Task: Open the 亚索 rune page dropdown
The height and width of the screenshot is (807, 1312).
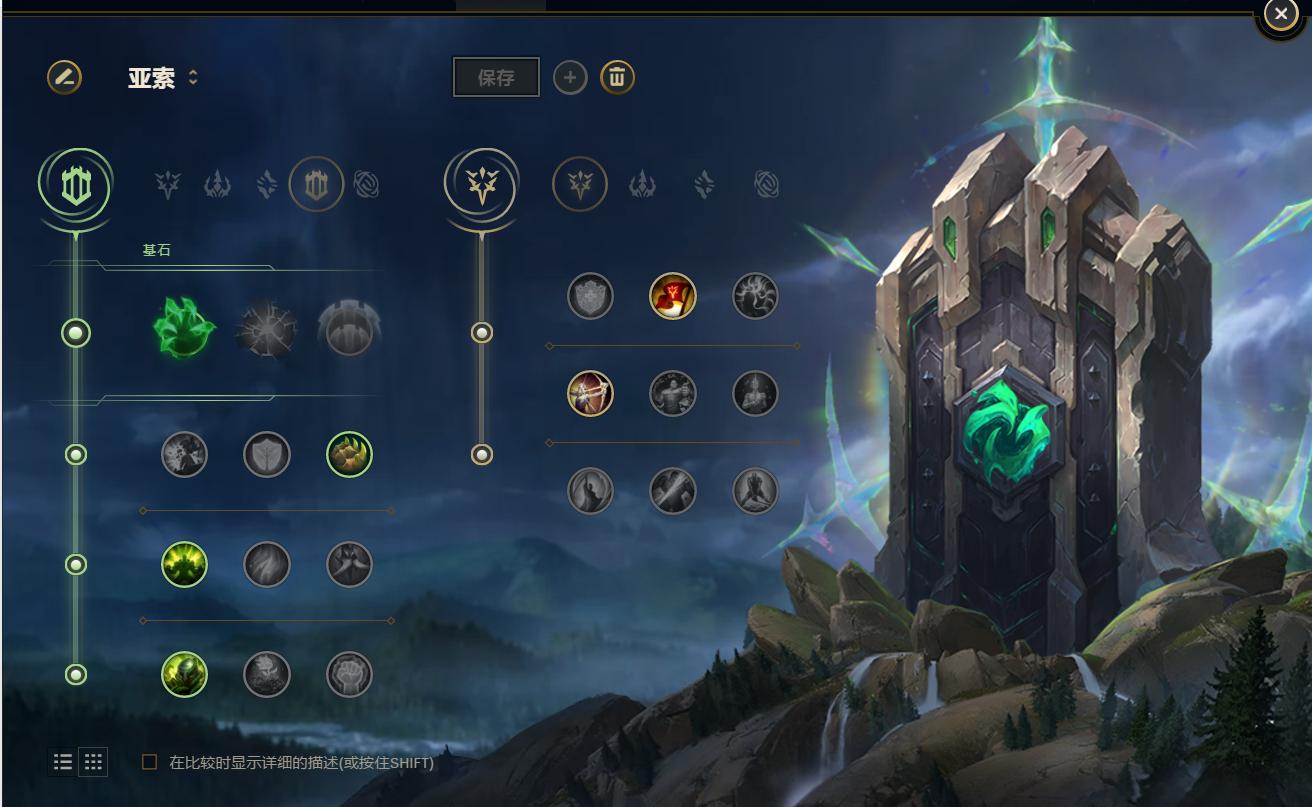Action: tap(193, 77)
